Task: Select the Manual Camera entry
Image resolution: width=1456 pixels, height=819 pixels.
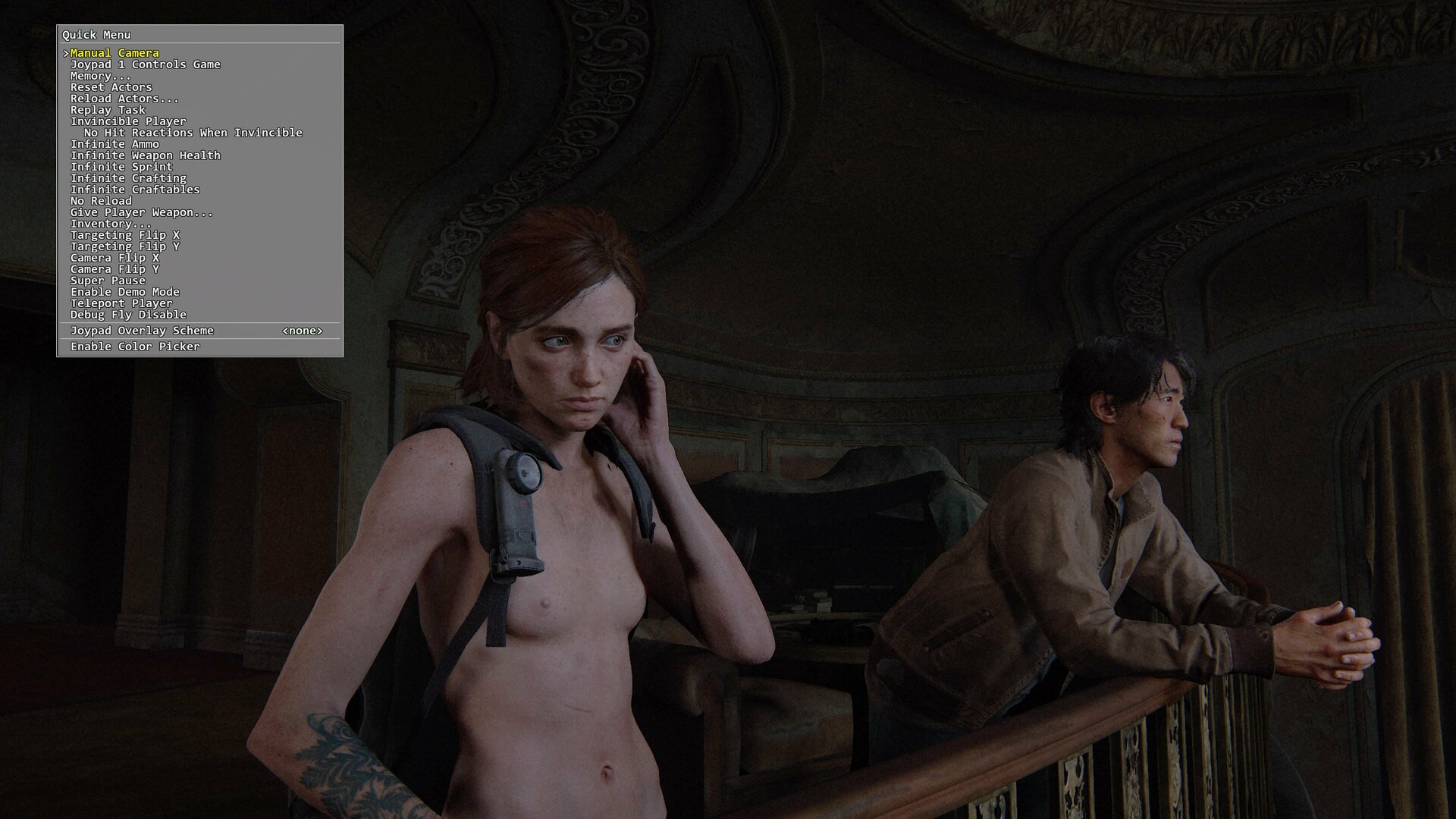Action: (115, 53)
